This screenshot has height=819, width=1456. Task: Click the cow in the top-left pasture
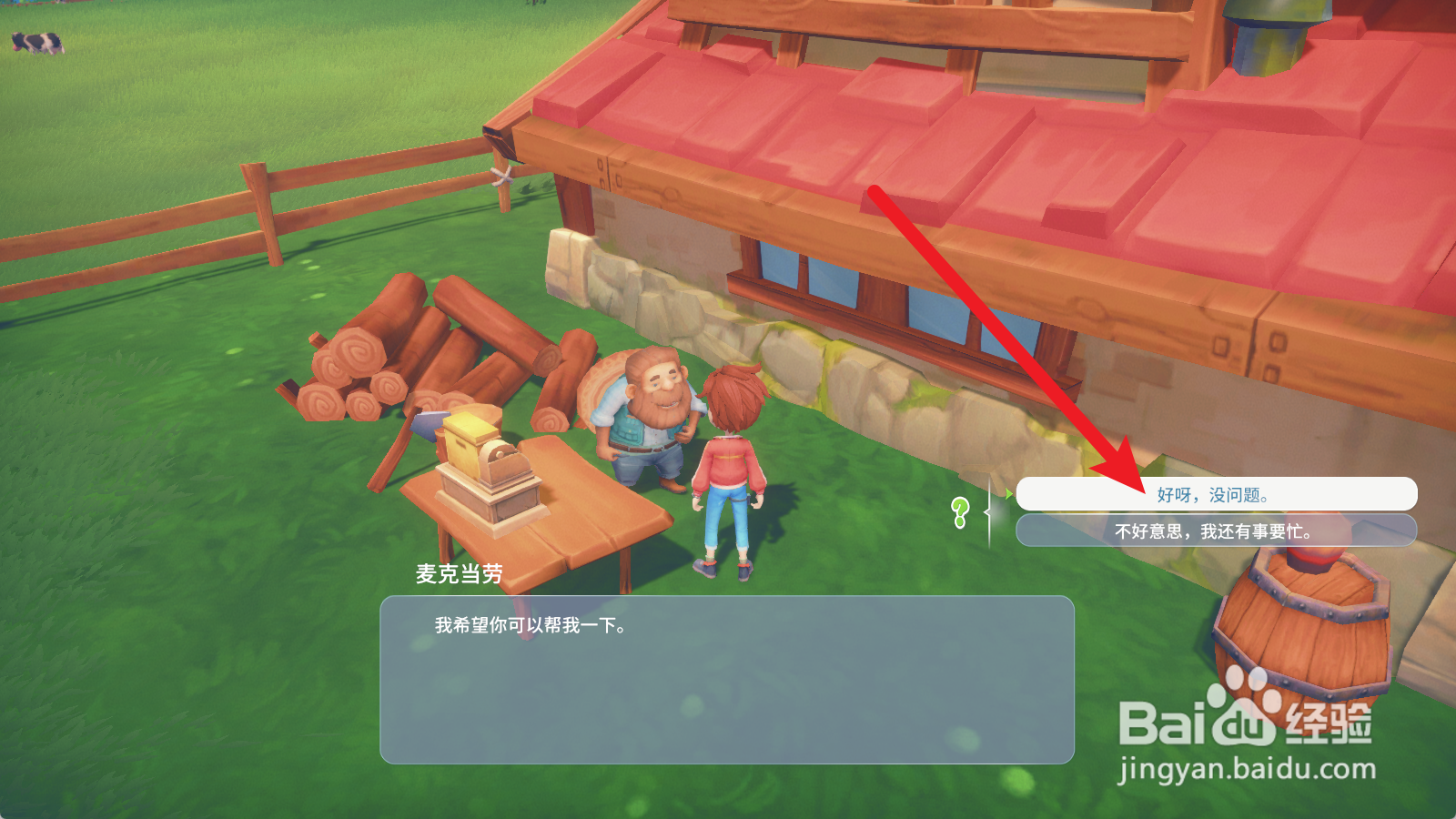(36, 41)
